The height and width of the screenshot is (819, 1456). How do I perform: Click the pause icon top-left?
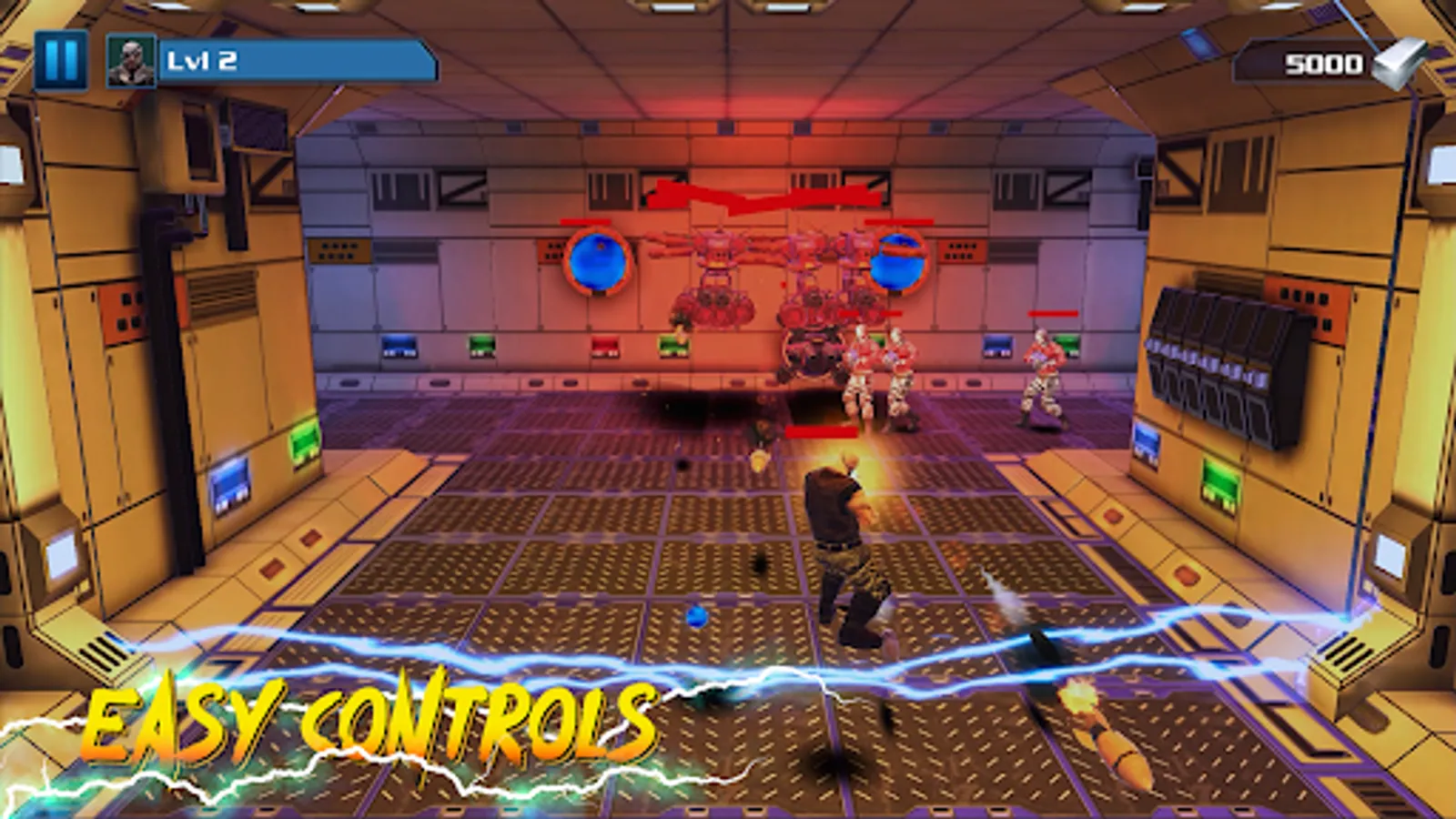coord(60,61)
